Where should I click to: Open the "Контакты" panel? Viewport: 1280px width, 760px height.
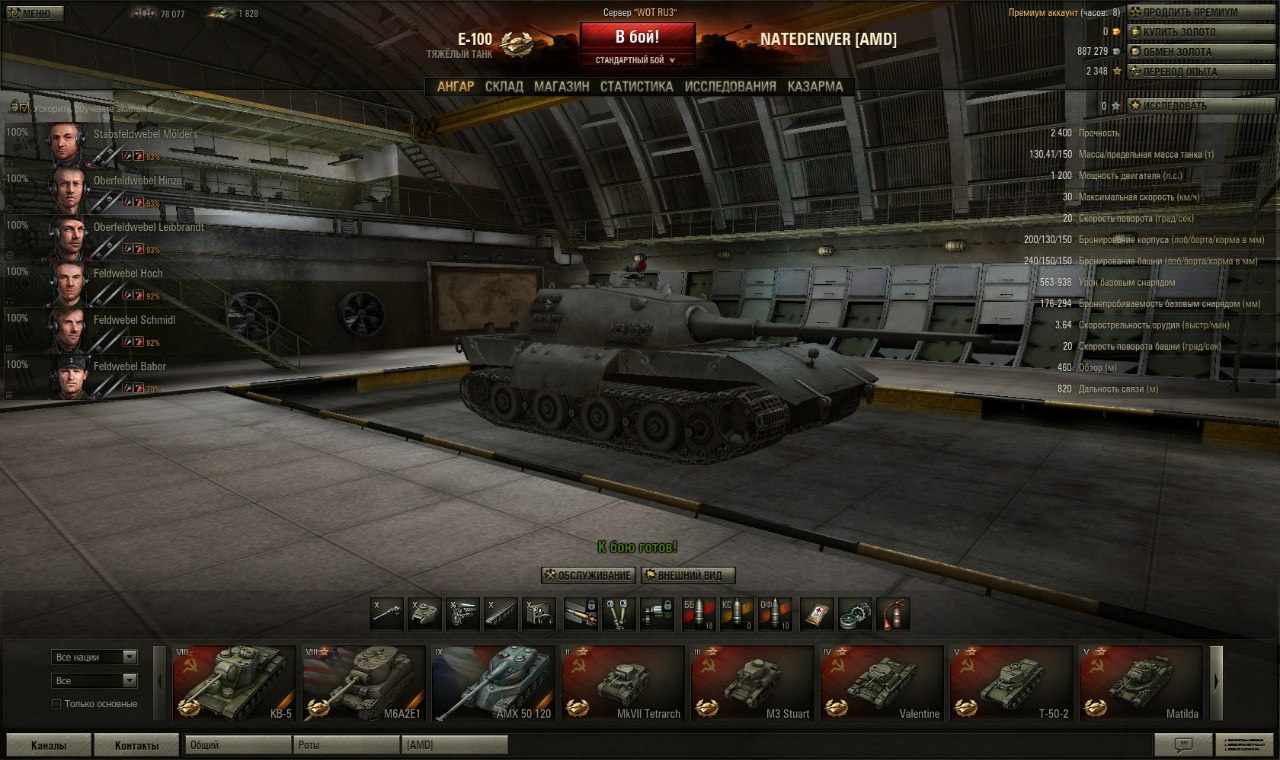tap(136, 745)
